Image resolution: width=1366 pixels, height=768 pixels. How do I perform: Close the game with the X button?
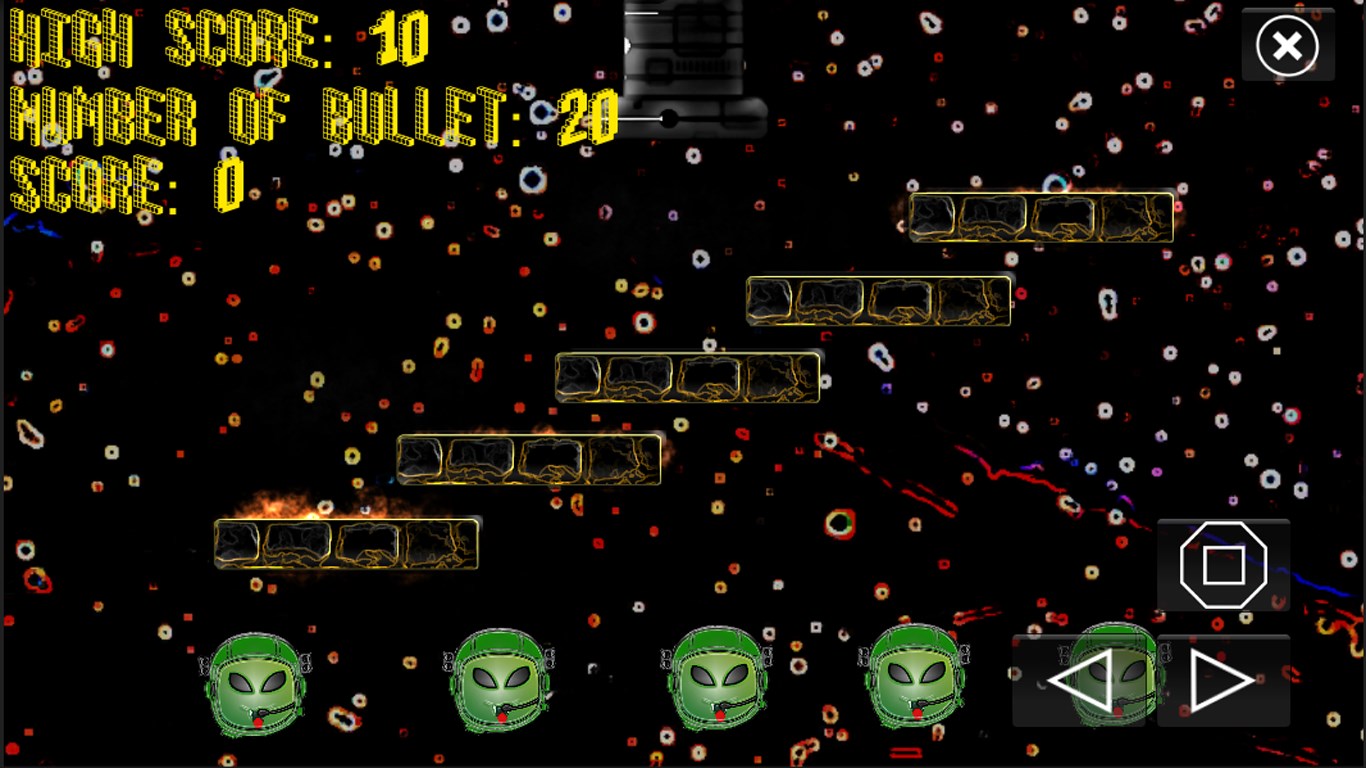click(x=1287, y=46)
